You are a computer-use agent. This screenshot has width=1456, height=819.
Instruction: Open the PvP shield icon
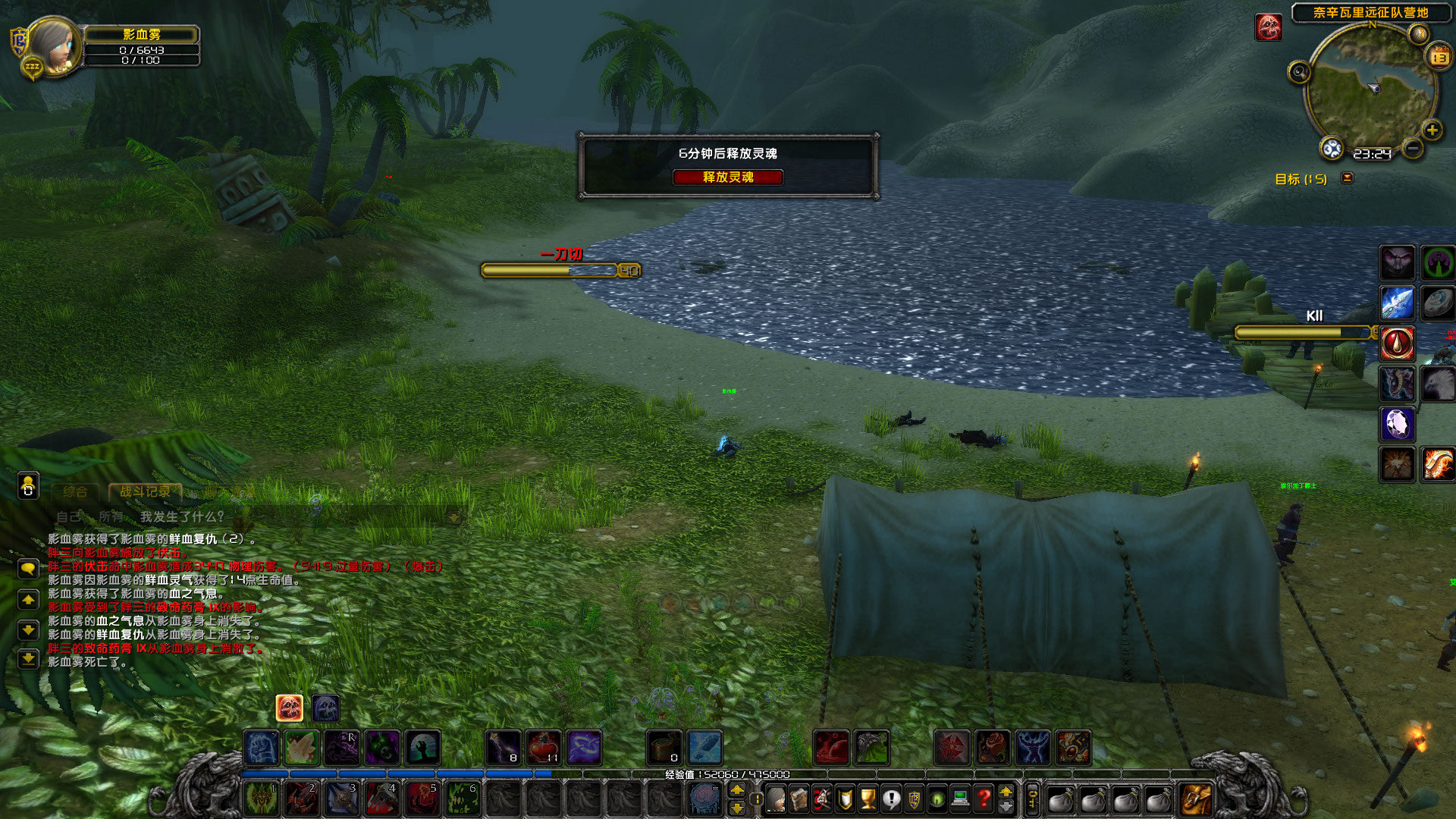click(x=845, y=800)
